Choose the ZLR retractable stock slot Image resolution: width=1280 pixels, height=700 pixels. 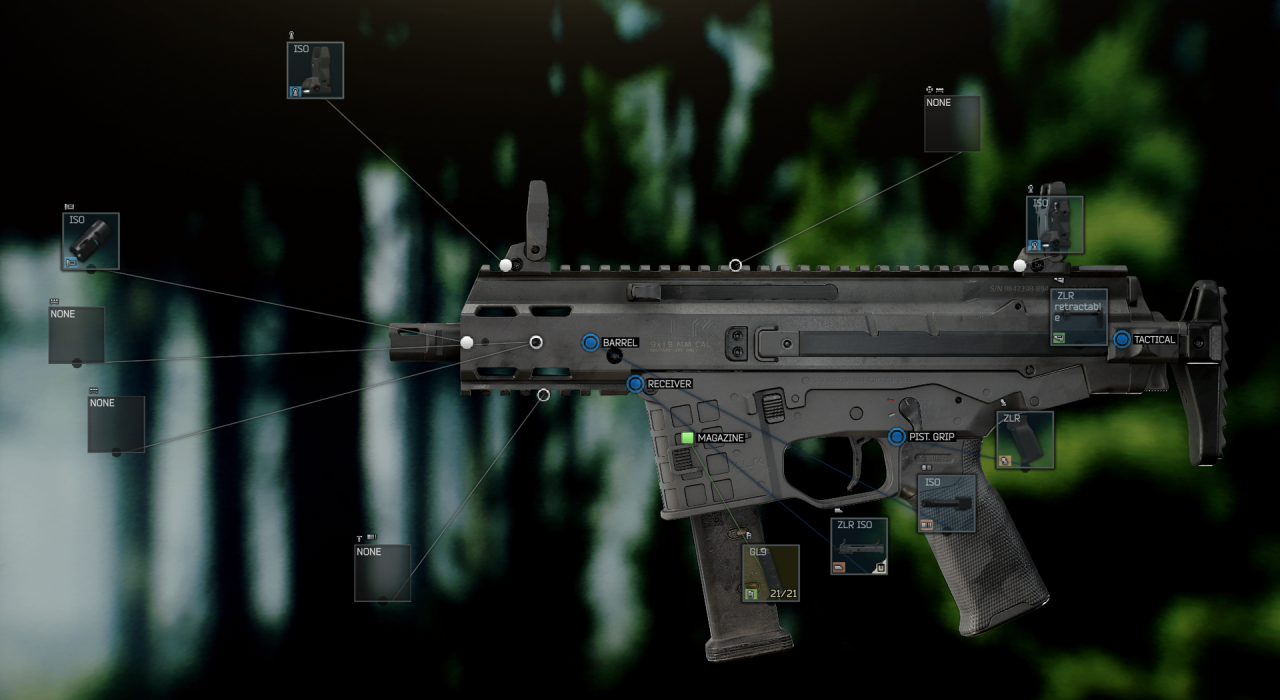pyautogui.click(x=1078, y=317)
